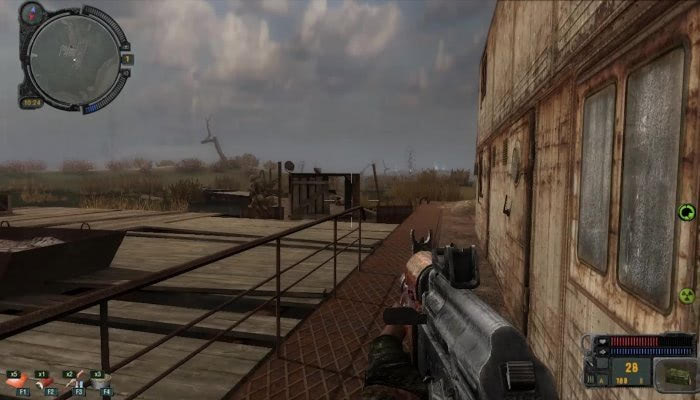Screen dimensions: 700x400
Task: Click the green circular status icon
Action: pos(686,212)
